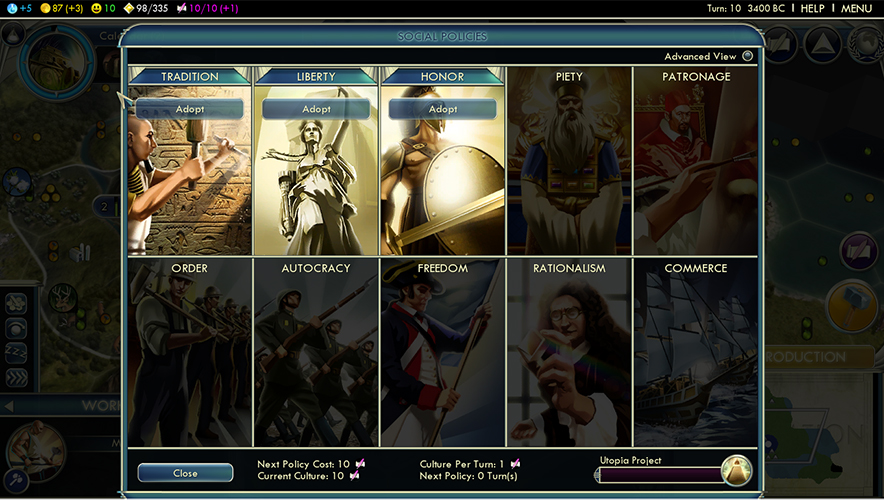
Task: Select the Piety policy panel
Action: (569, 160)
